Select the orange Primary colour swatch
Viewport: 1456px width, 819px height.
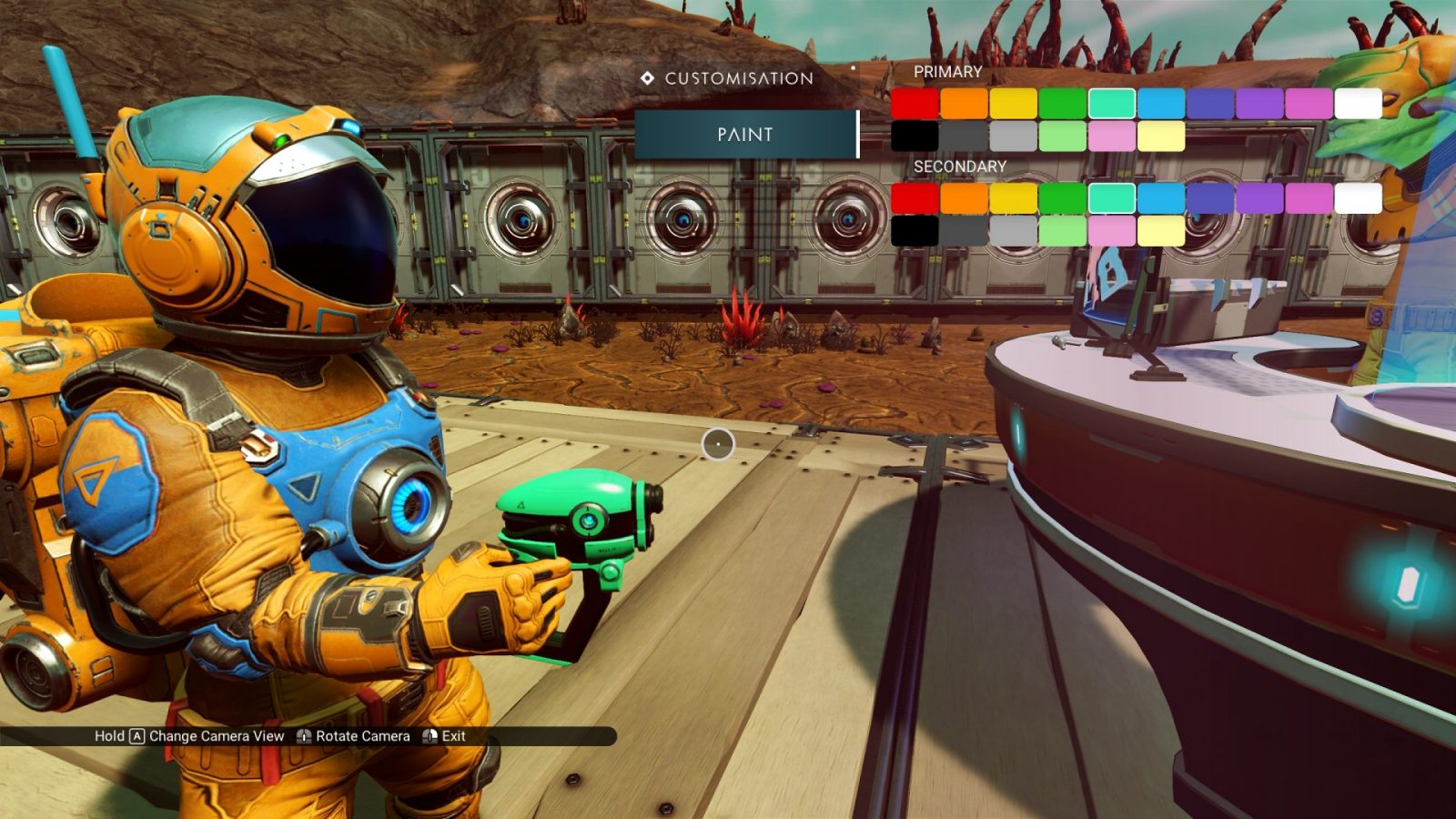[964, 104]
